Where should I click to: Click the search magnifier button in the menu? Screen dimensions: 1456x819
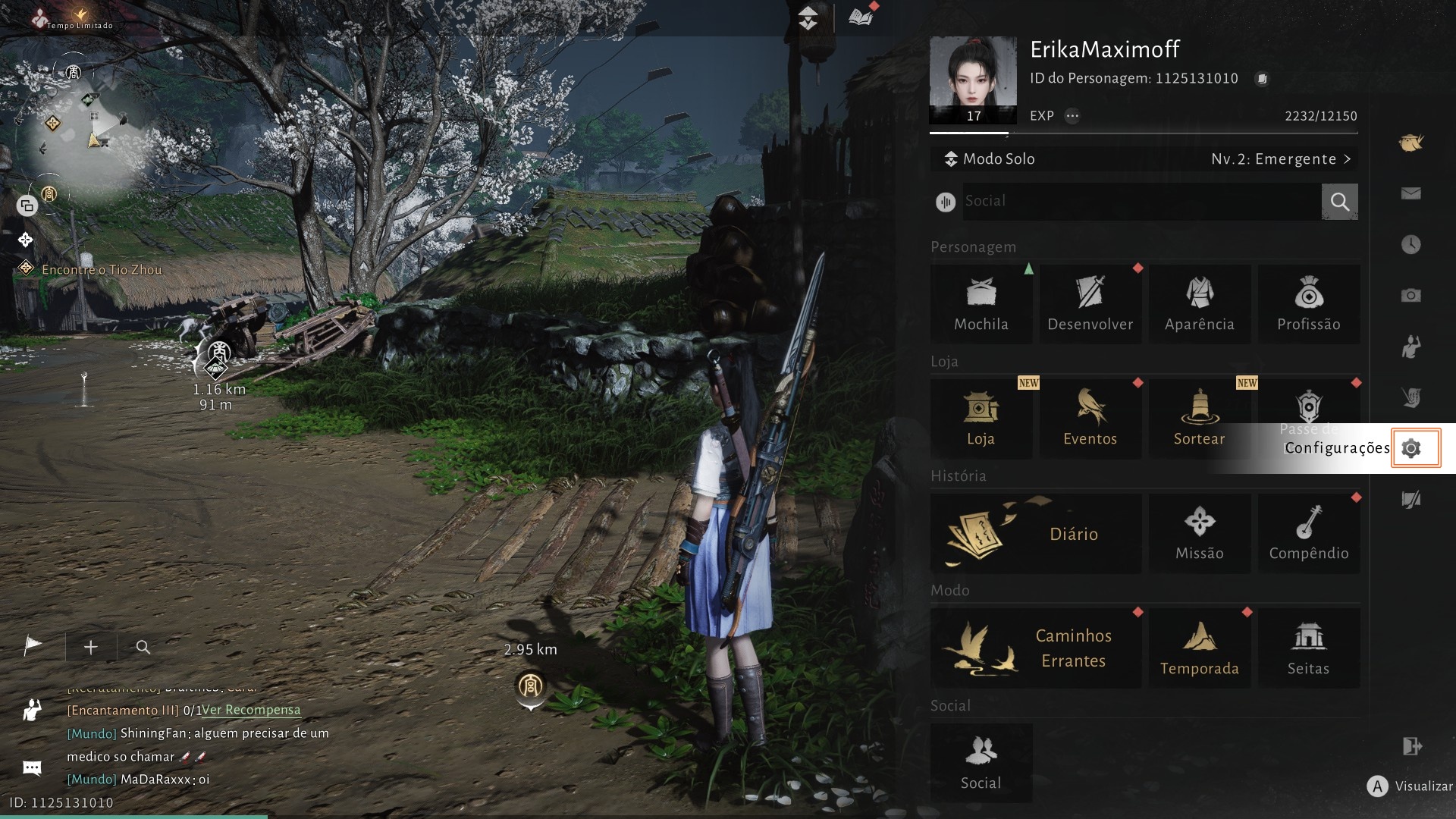[x=1339, y=202]
